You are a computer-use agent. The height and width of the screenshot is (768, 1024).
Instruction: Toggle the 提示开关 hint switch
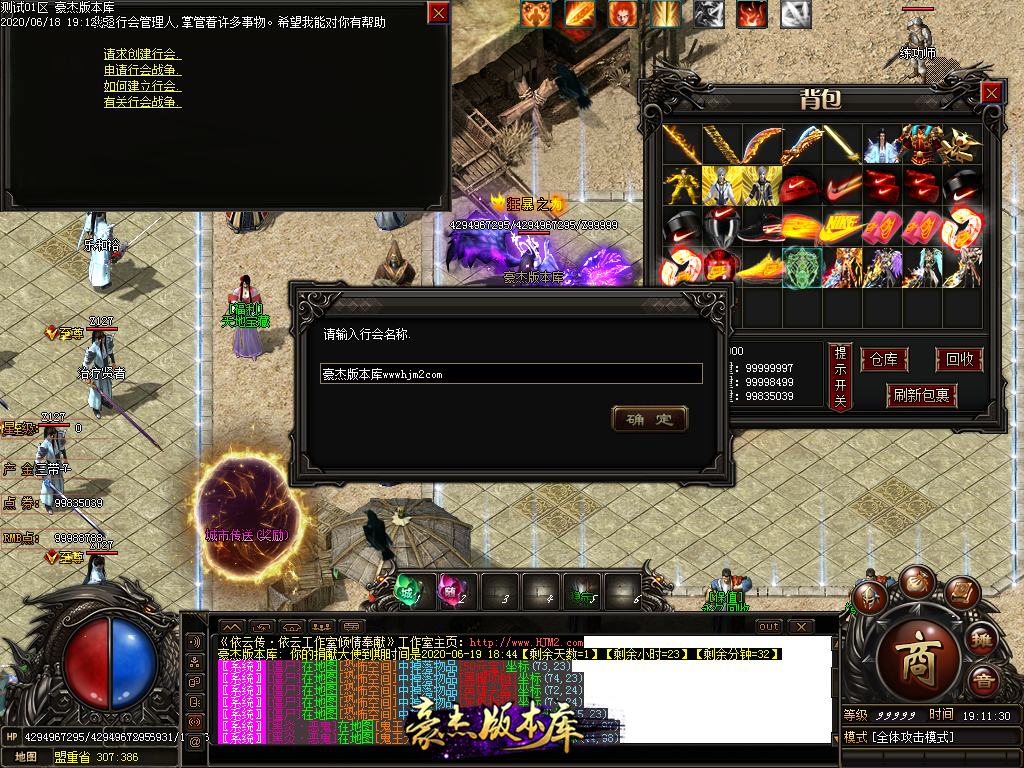pyautogui.click(x=840, y=376)
